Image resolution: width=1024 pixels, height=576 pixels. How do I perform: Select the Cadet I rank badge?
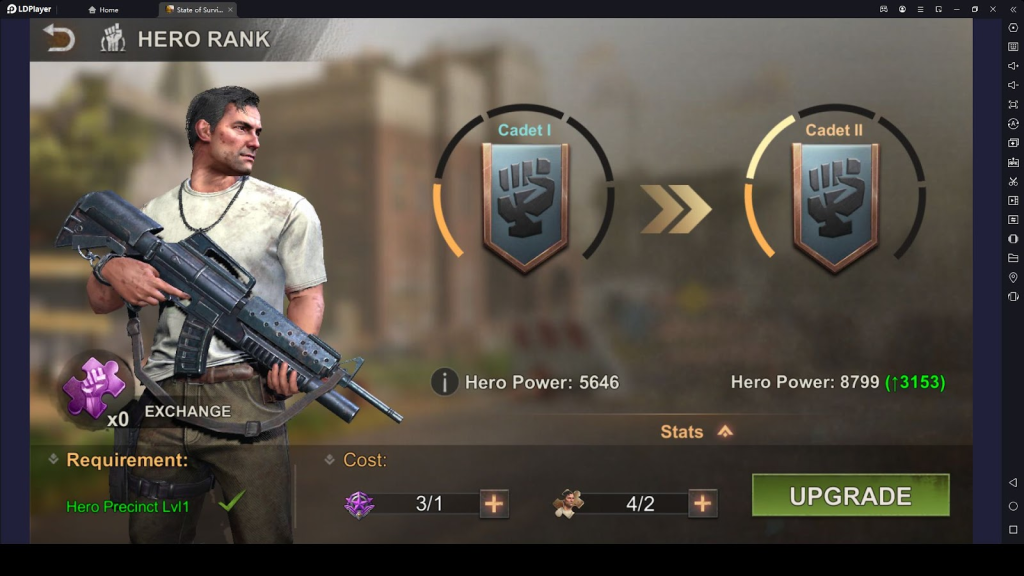coord(525,207)
